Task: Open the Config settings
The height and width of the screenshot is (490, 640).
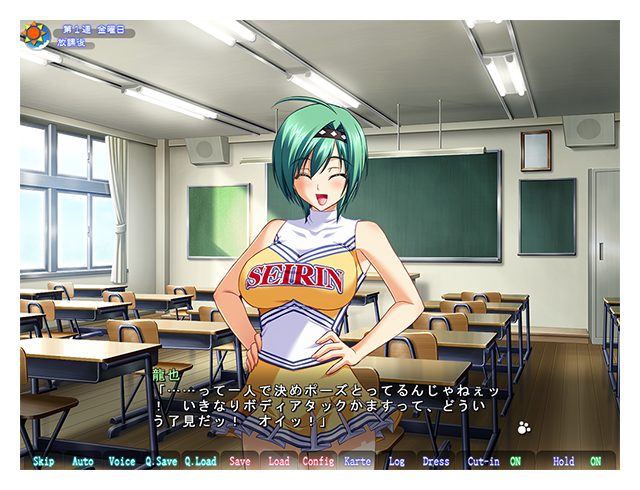Action: coord(318,461)
